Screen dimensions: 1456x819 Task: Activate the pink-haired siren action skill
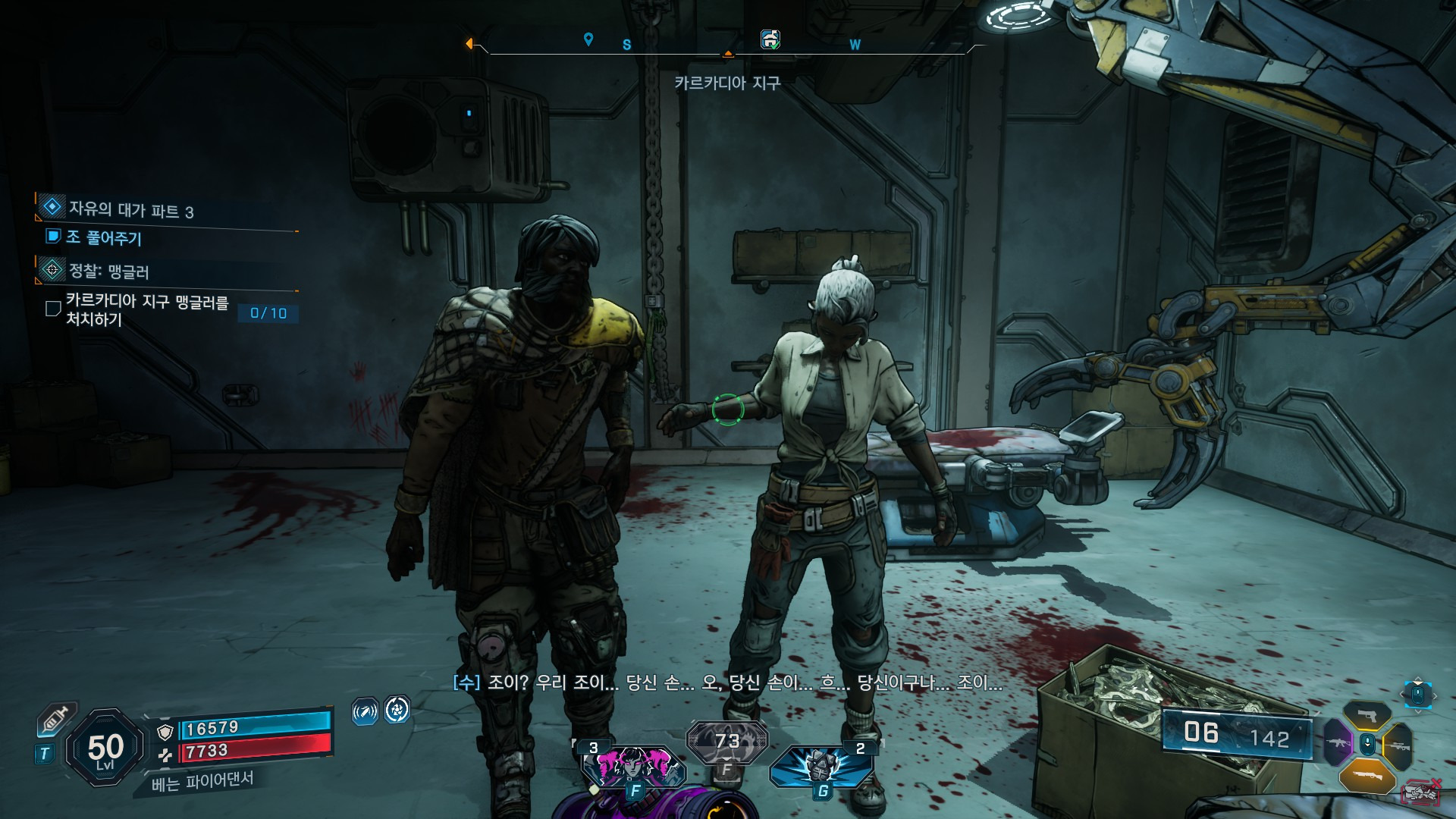tap(632, 766)
